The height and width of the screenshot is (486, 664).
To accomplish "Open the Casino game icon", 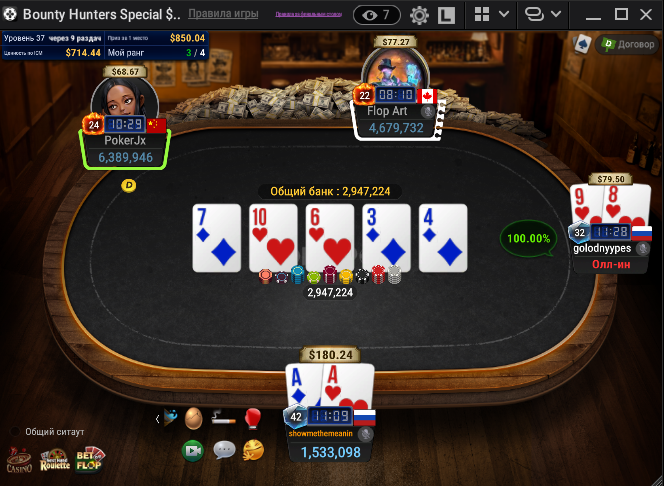I will [x=19, y=460].
